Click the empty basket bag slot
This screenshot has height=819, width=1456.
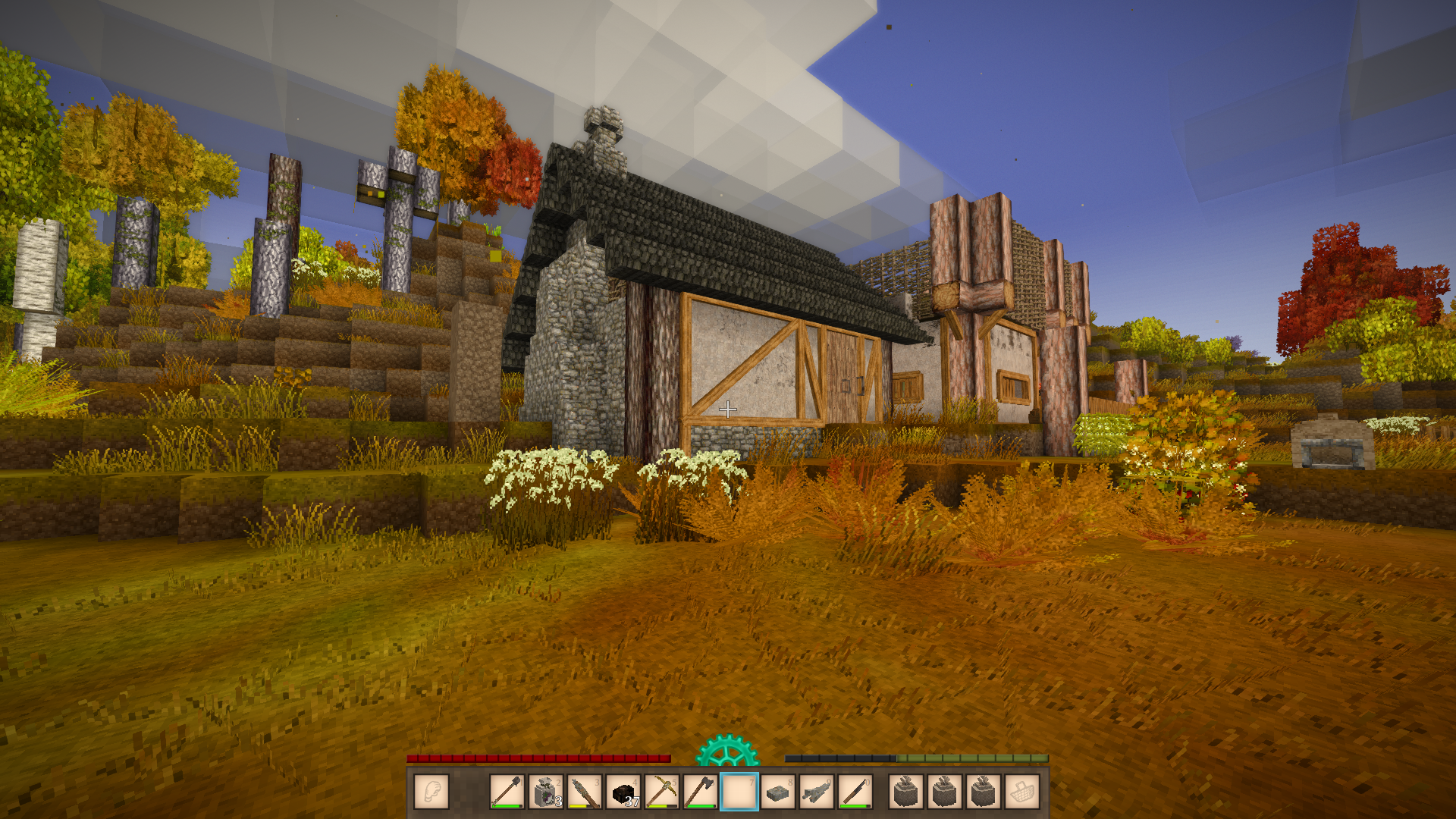(x=1022, y=792)
